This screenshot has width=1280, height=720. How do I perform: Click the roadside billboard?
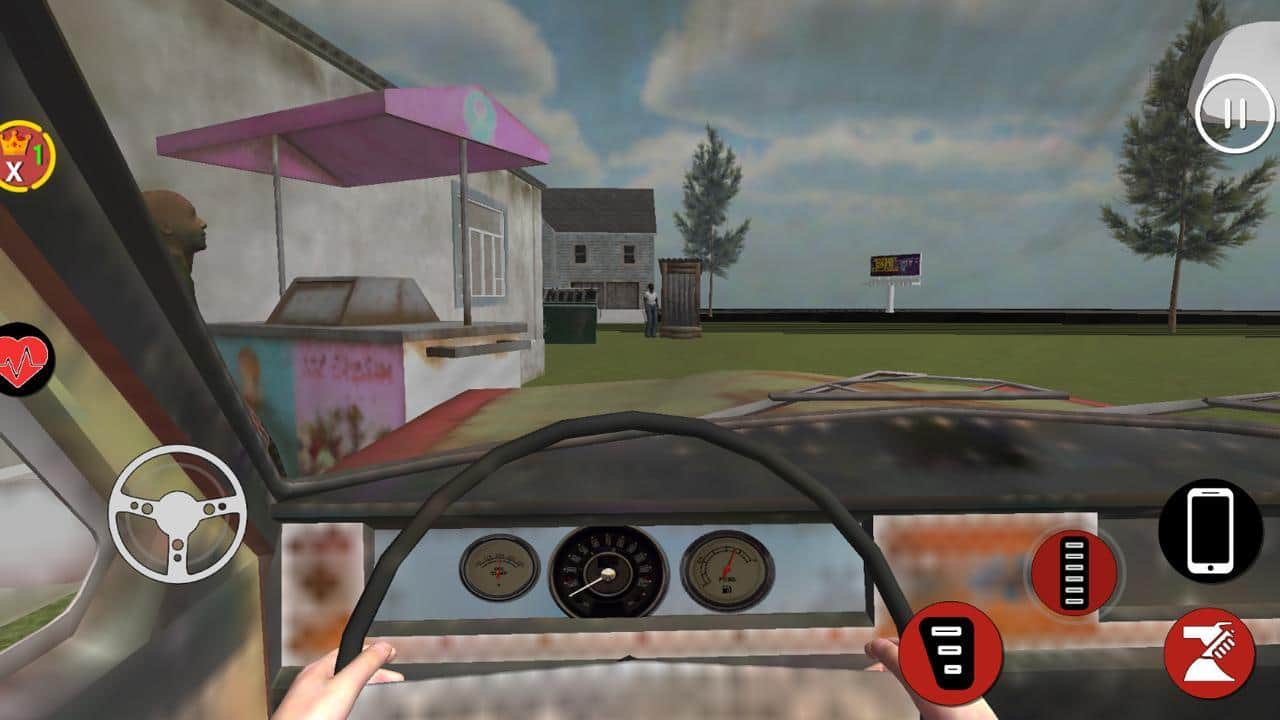(893, 265)
